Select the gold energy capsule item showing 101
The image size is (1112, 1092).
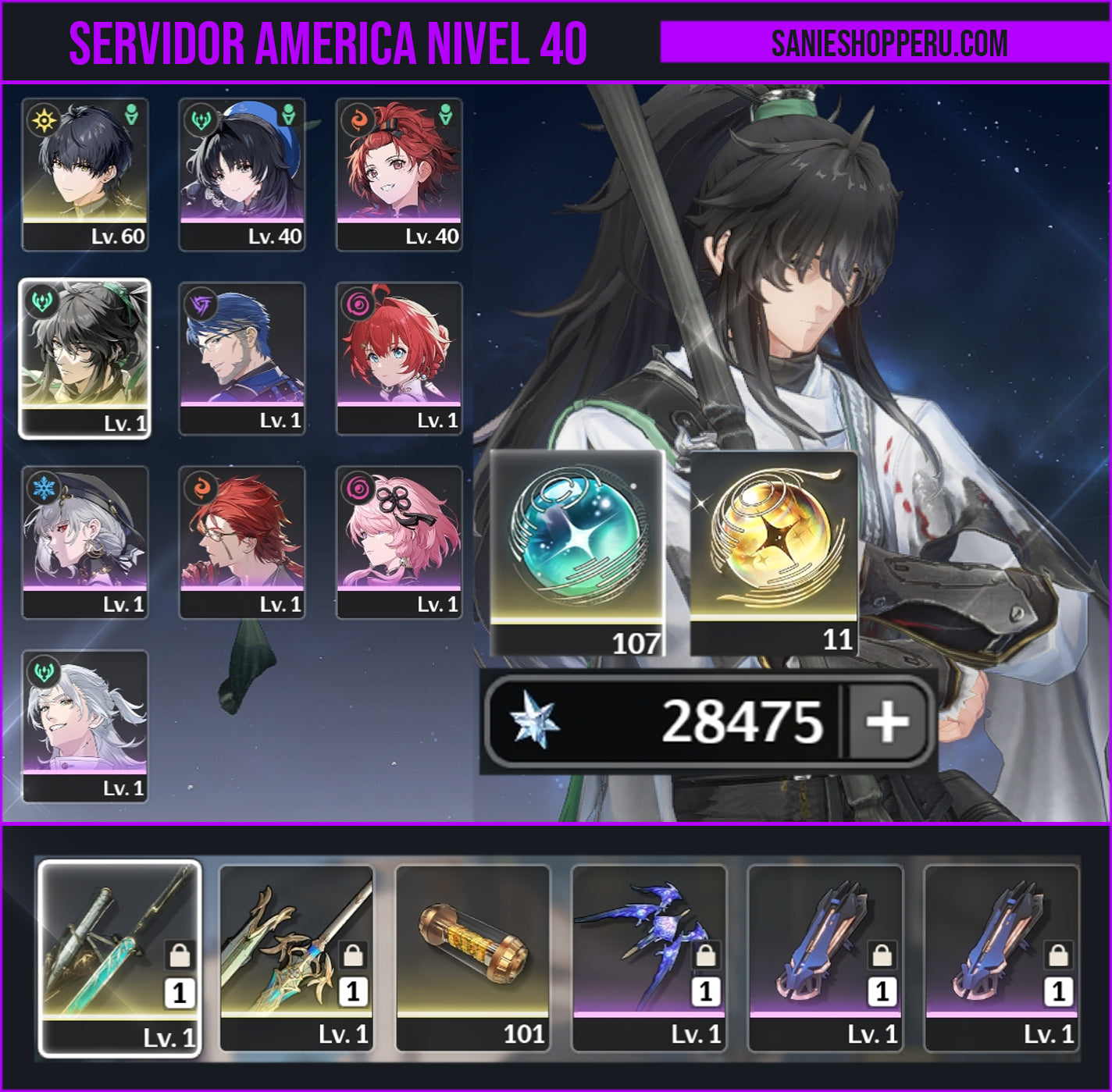472,960
